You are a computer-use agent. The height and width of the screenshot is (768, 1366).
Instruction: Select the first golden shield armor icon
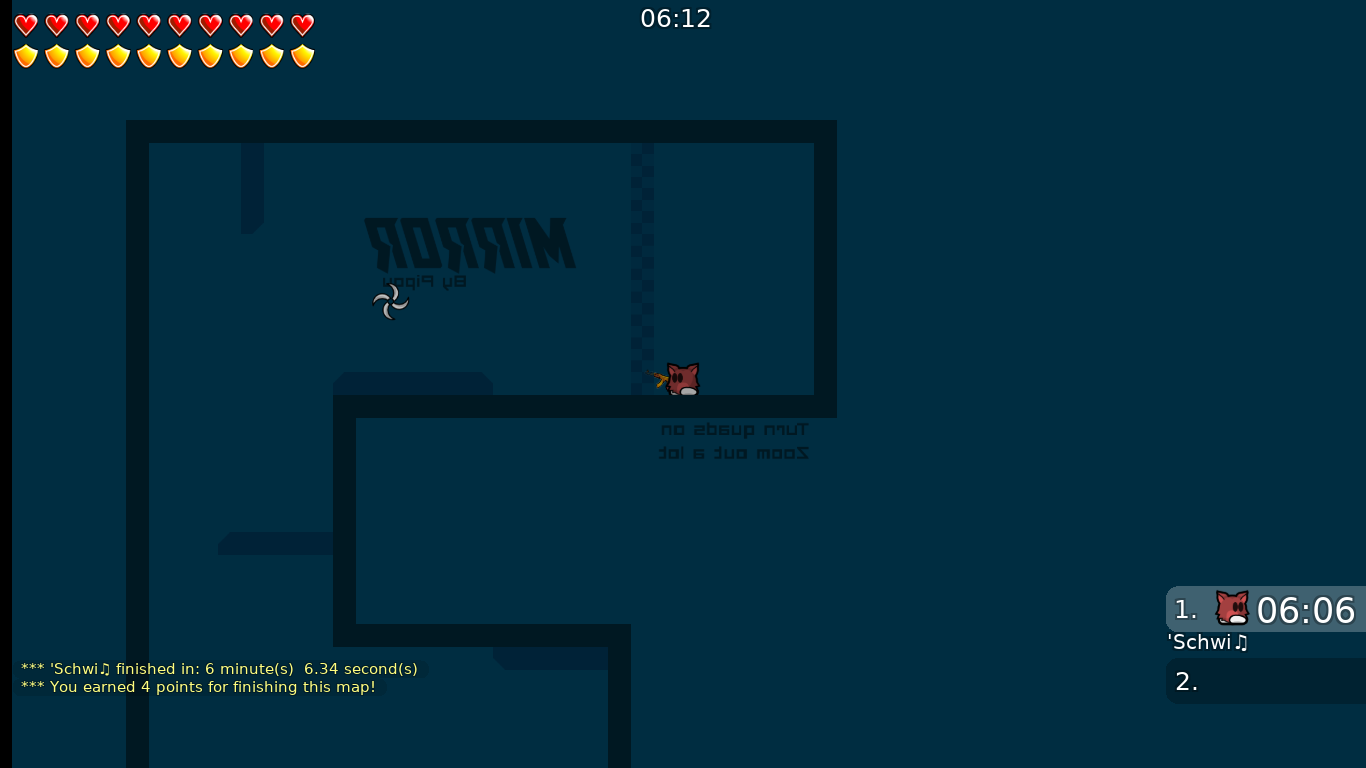25,57
